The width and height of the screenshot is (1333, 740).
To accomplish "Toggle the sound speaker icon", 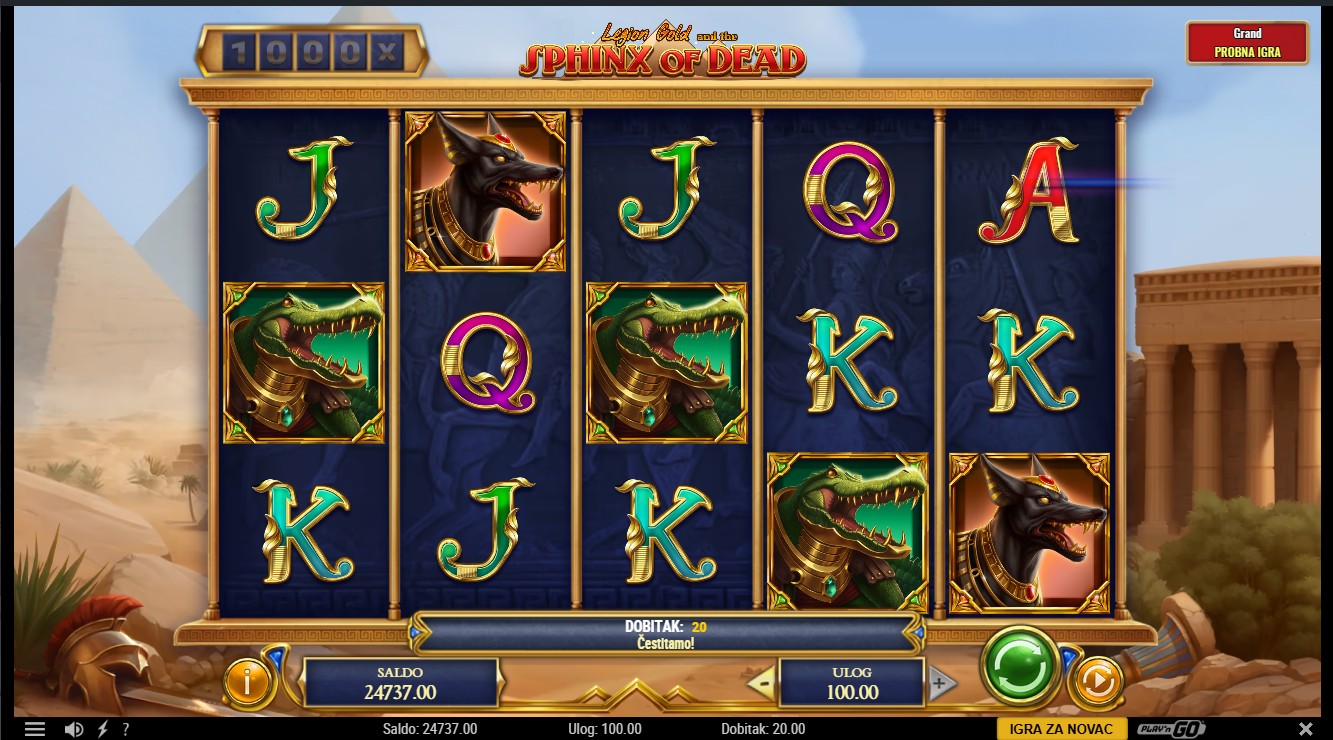I will pos(74,729).
